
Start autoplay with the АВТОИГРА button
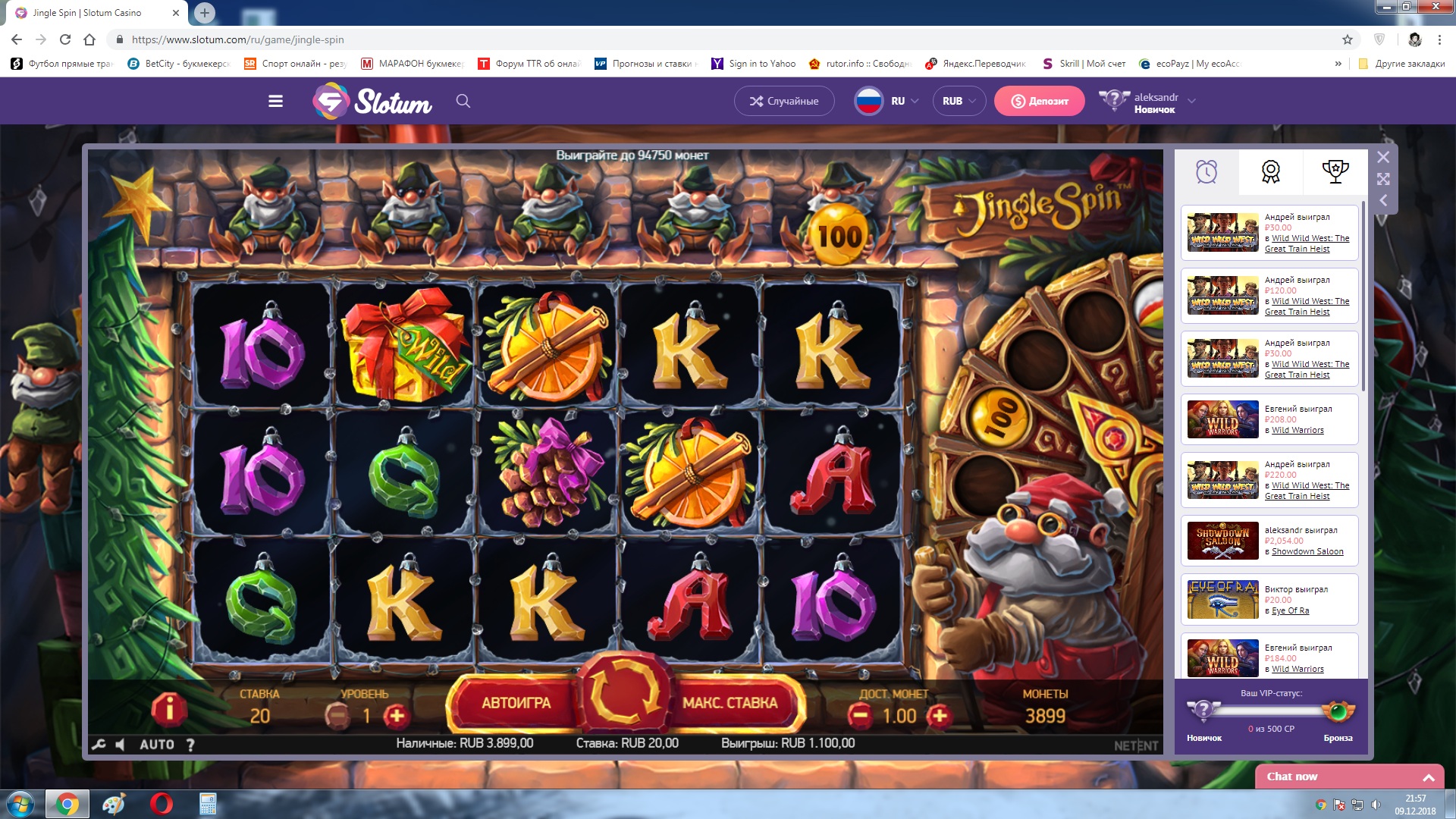coord(516,703)
